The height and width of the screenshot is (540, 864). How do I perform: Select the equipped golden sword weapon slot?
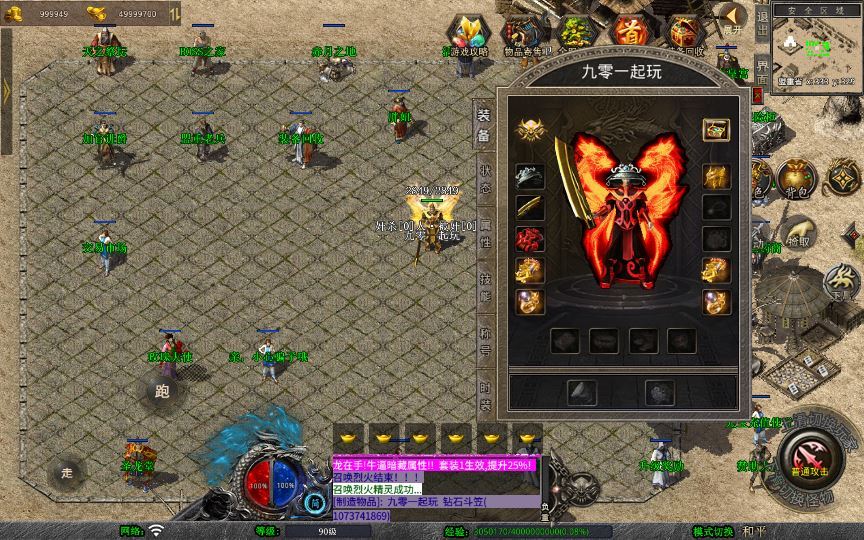click(x=530, y=208)
